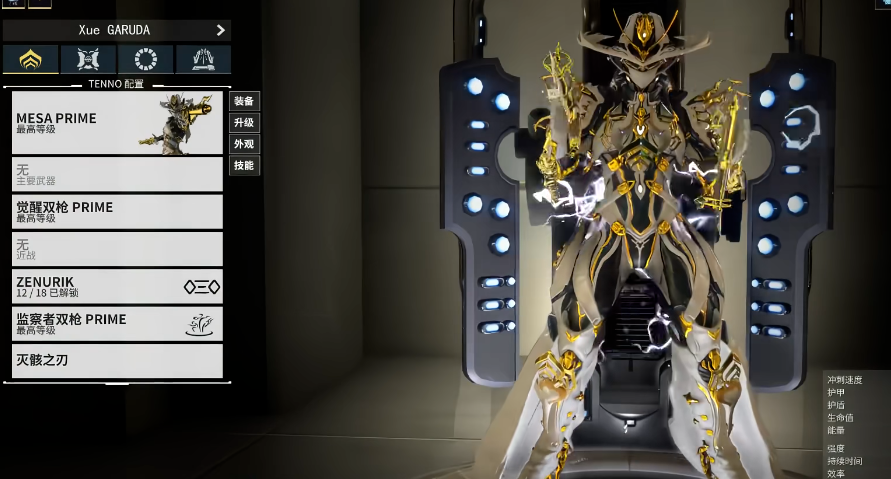891x479 pixels.
Task: Open the 升级 (Upgrade) screen
Action: tap(244, 122)
